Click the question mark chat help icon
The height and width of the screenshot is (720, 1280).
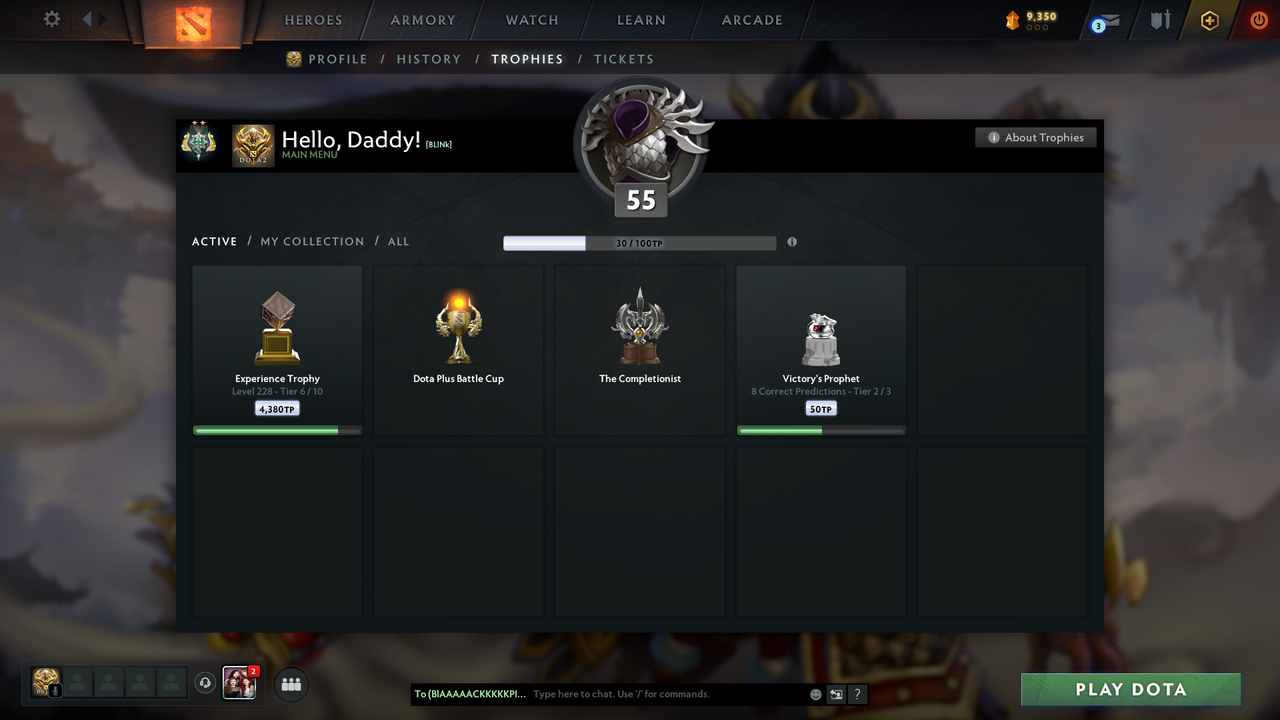(857, 694)
